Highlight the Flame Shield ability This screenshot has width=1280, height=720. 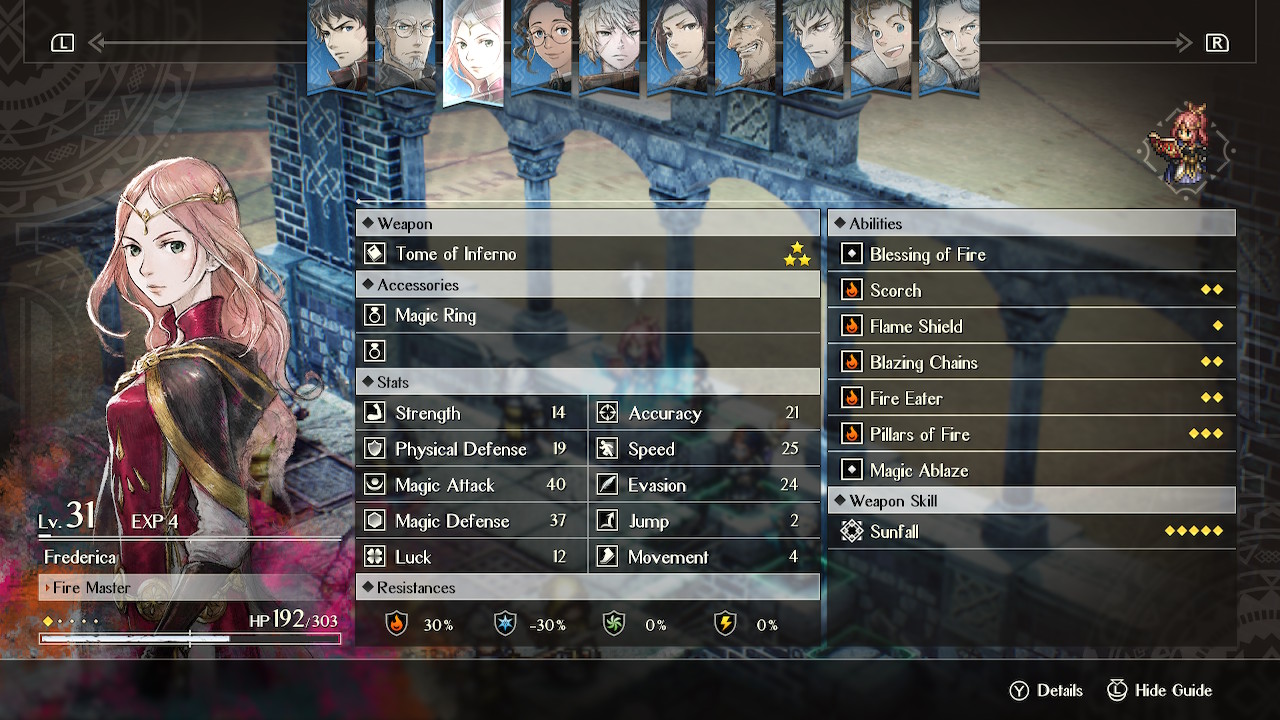click(x=1031, y=327)
